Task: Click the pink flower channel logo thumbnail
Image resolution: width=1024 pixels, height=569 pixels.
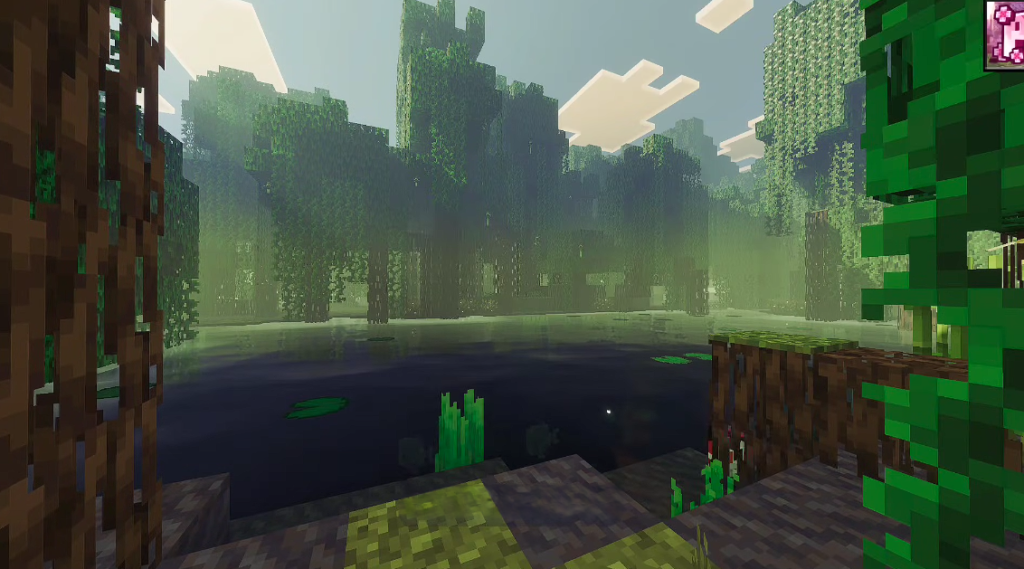Action: tap(1004, 34)
